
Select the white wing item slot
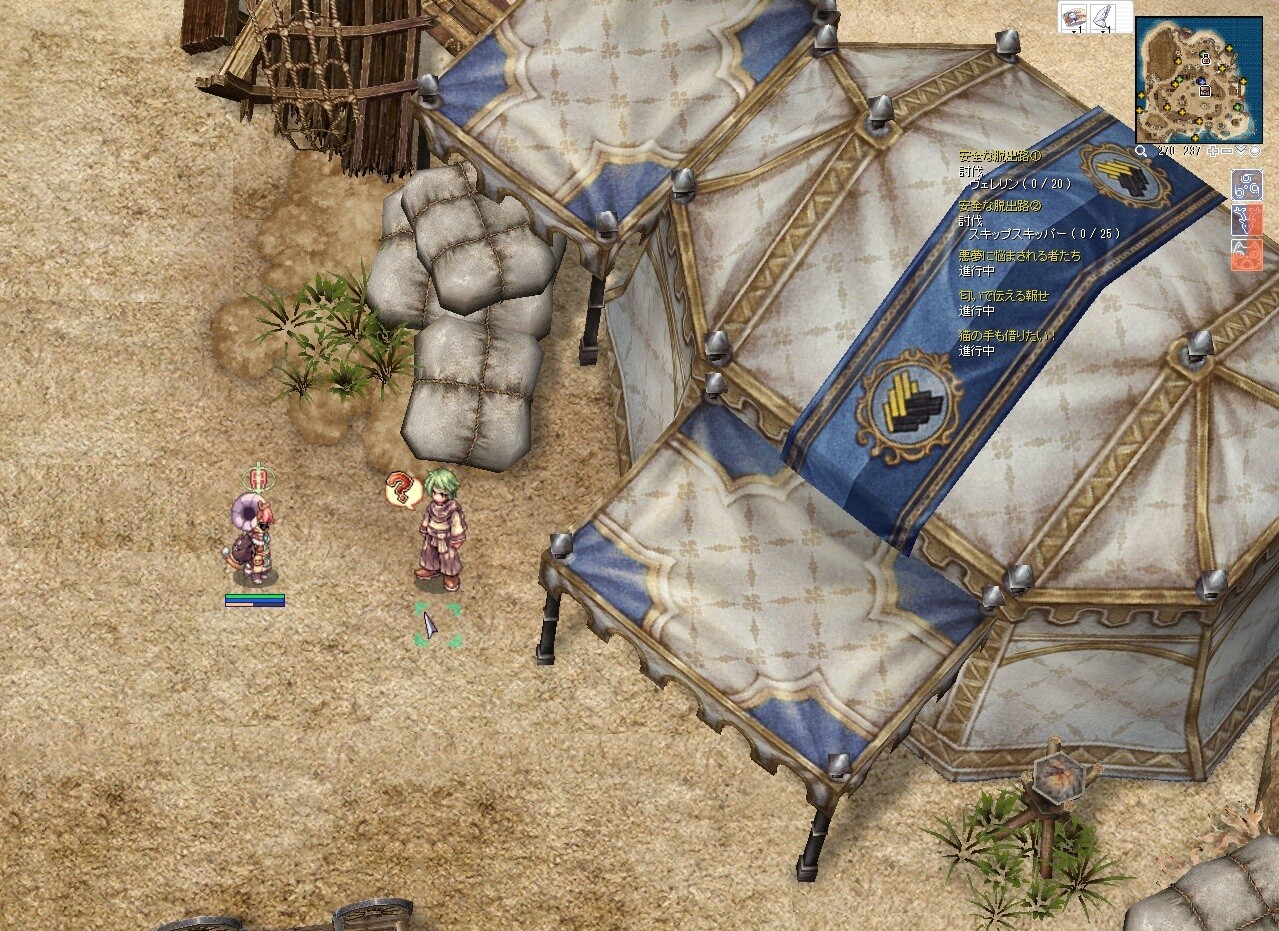(x=1104, y=18)
